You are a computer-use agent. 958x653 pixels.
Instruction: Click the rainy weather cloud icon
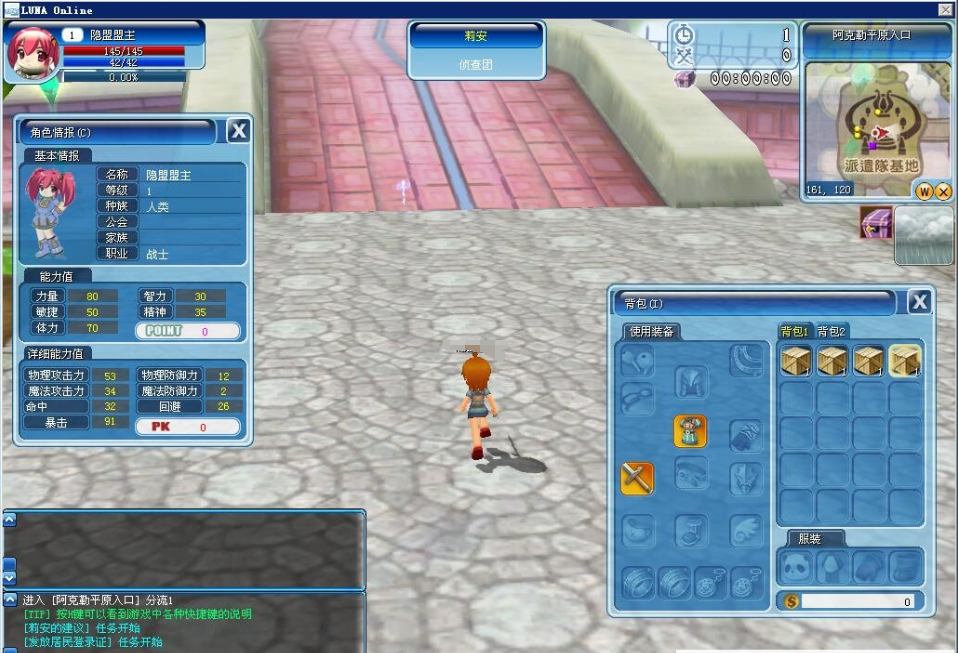pyautogui.click(x=923, y=235)
